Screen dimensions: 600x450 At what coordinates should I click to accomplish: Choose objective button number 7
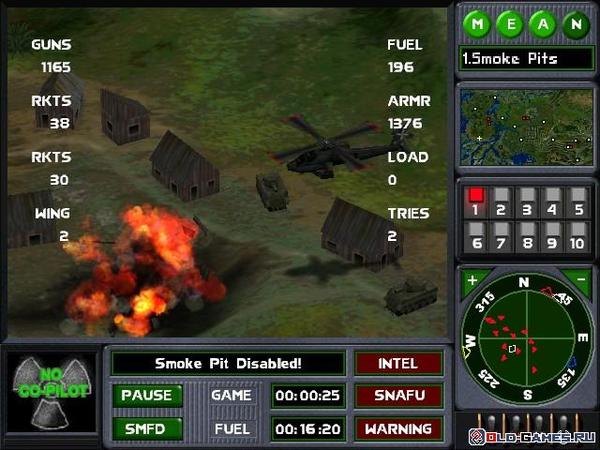[501, 235]
